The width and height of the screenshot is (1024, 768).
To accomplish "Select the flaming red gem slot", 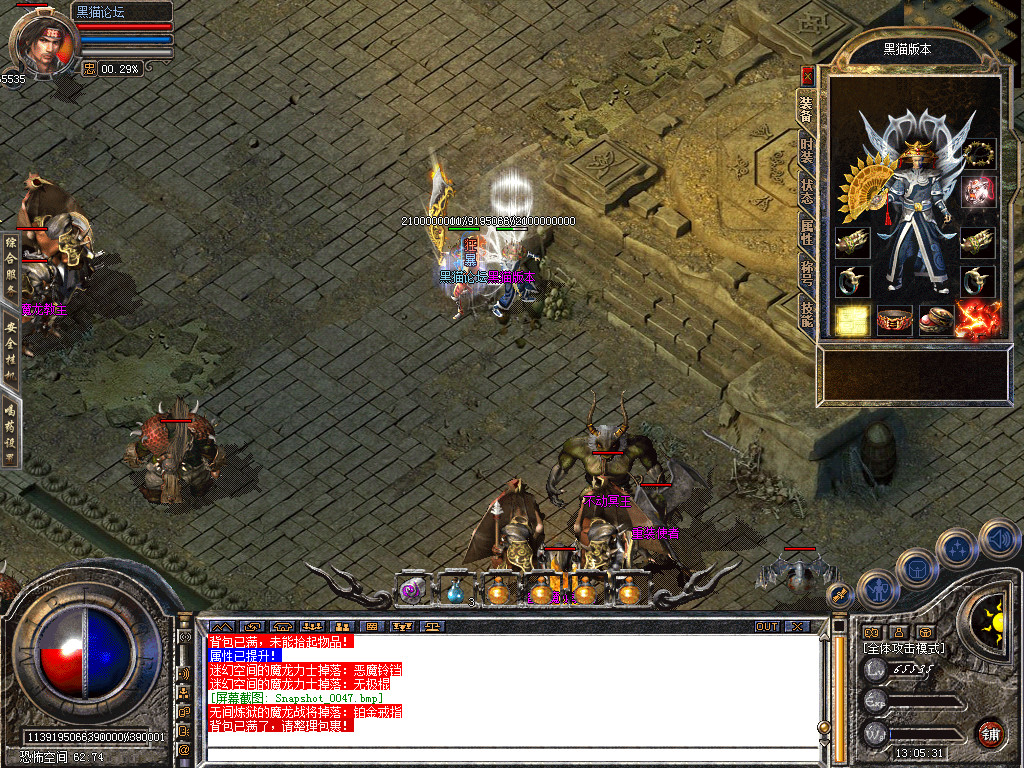I will click(x=978, y=320).
